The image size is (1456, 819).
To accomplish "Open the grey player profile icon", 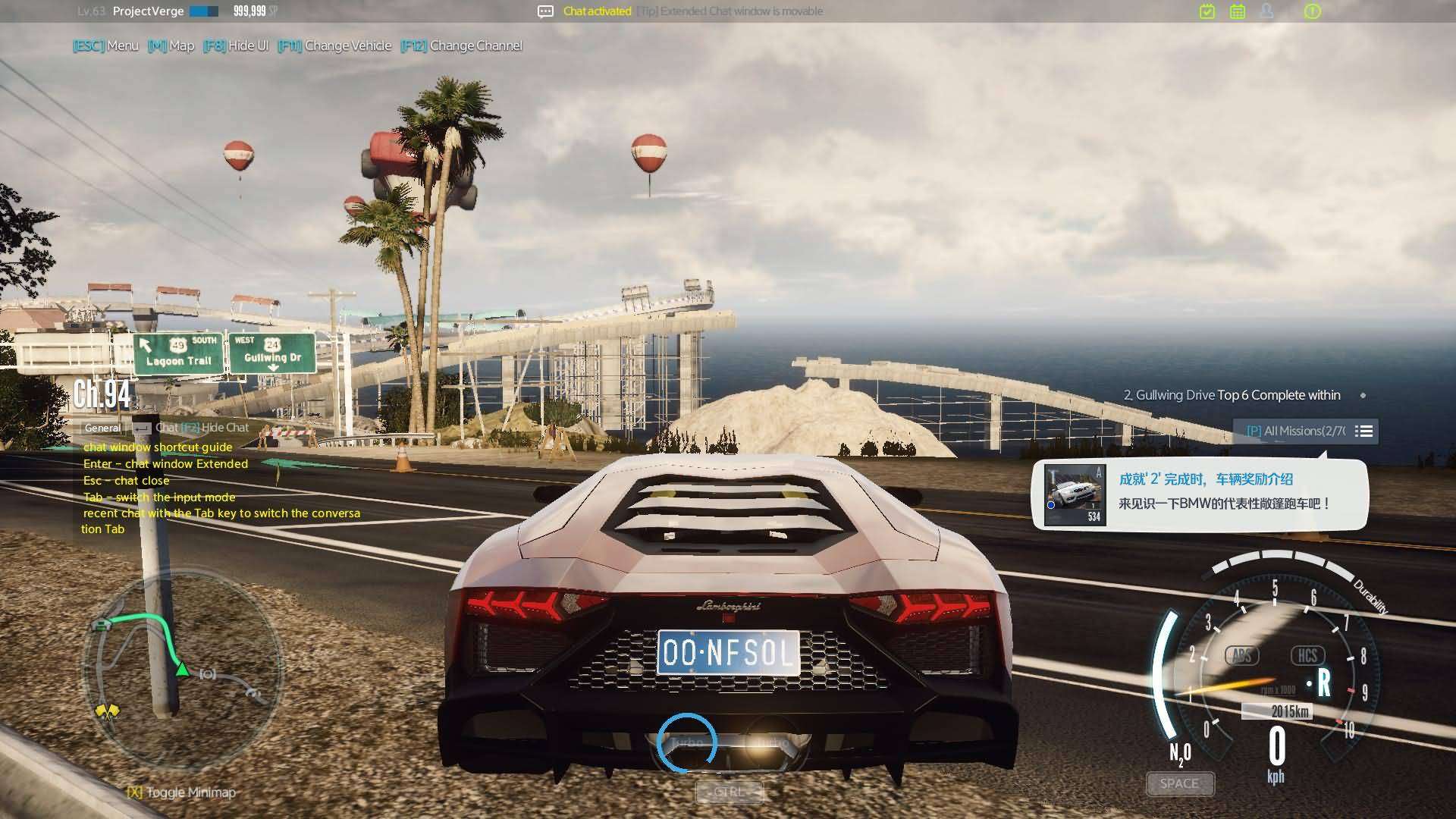I will pyautogui.click(x=1266, y=11).
